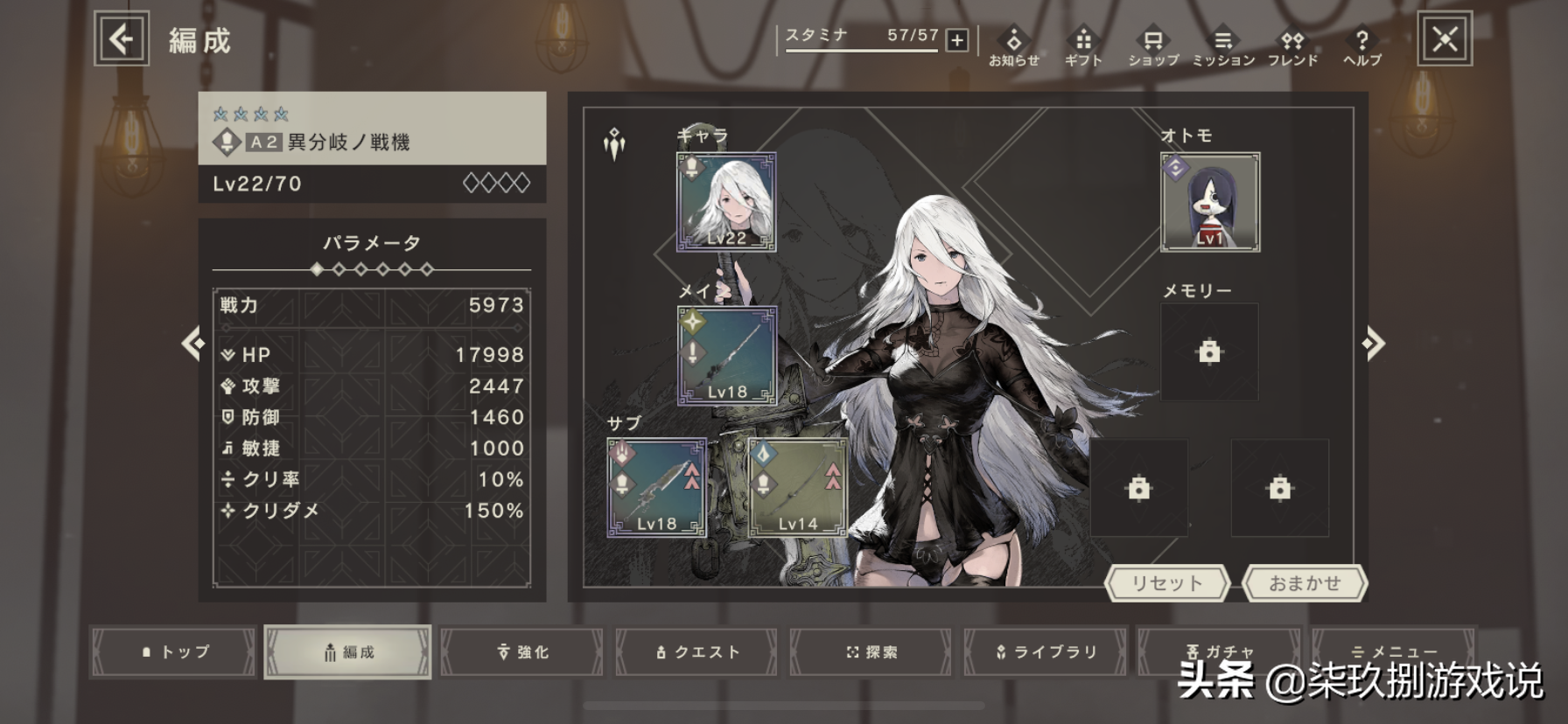The height and width of the screenshot is (724, 1568).
Task: Add stamina with the plus button
Action: coord(957,40)
